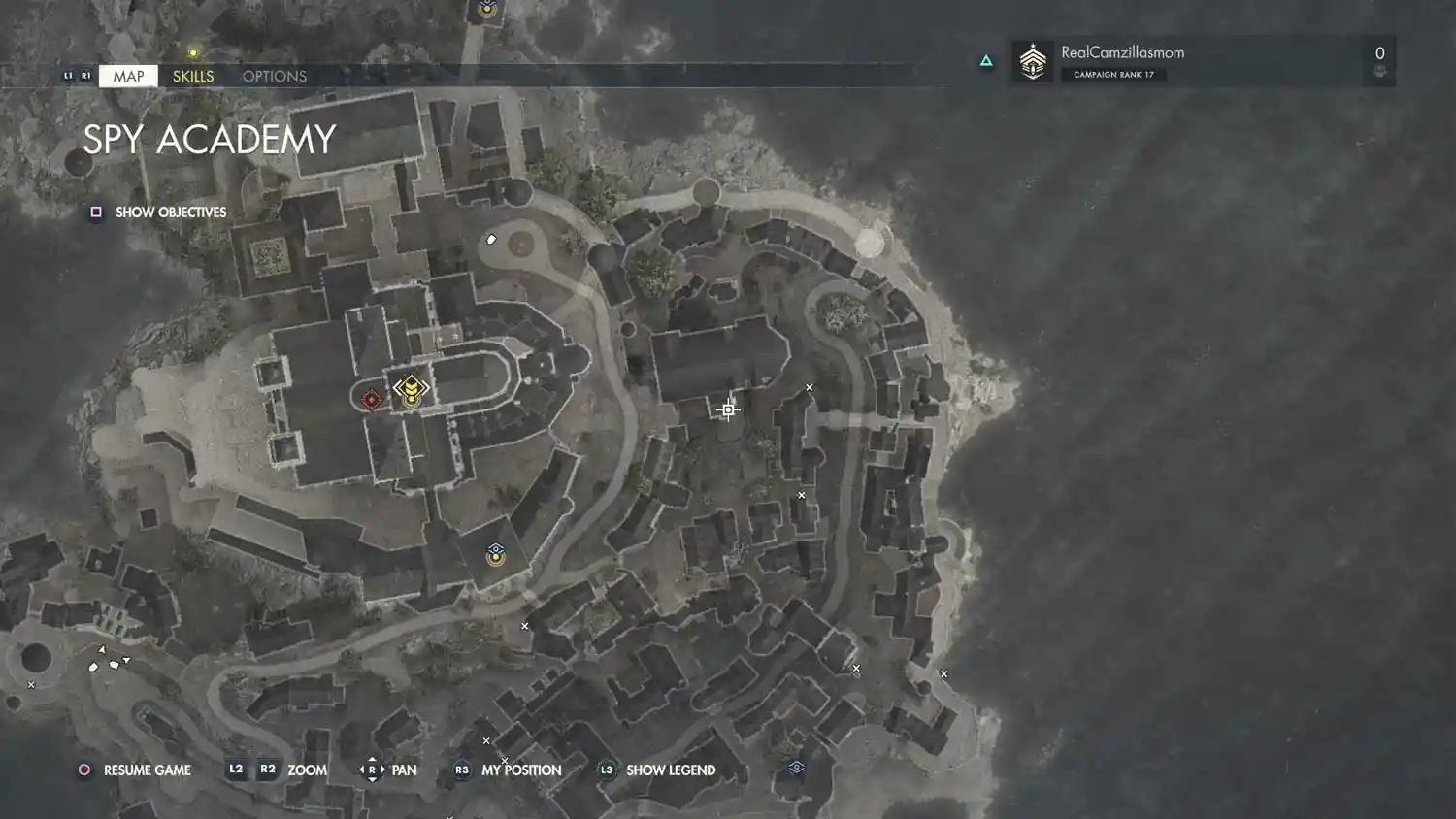Screen dimensions: 1456x819
Task: Select the Map tab
Action: tap(128, 76)
